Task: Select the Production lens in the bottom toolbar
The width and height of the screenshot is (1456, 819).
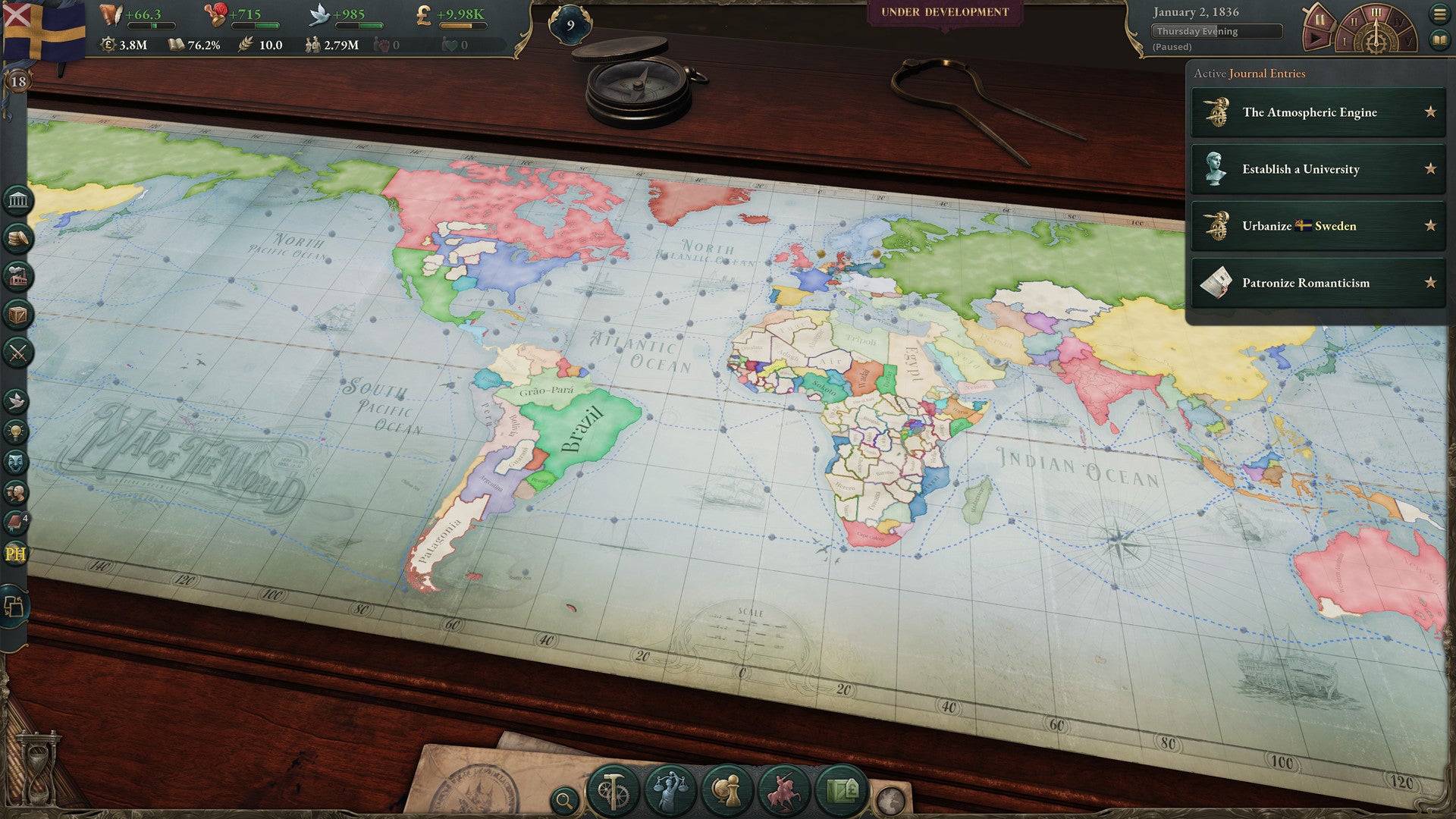Action: click(614, 790)
